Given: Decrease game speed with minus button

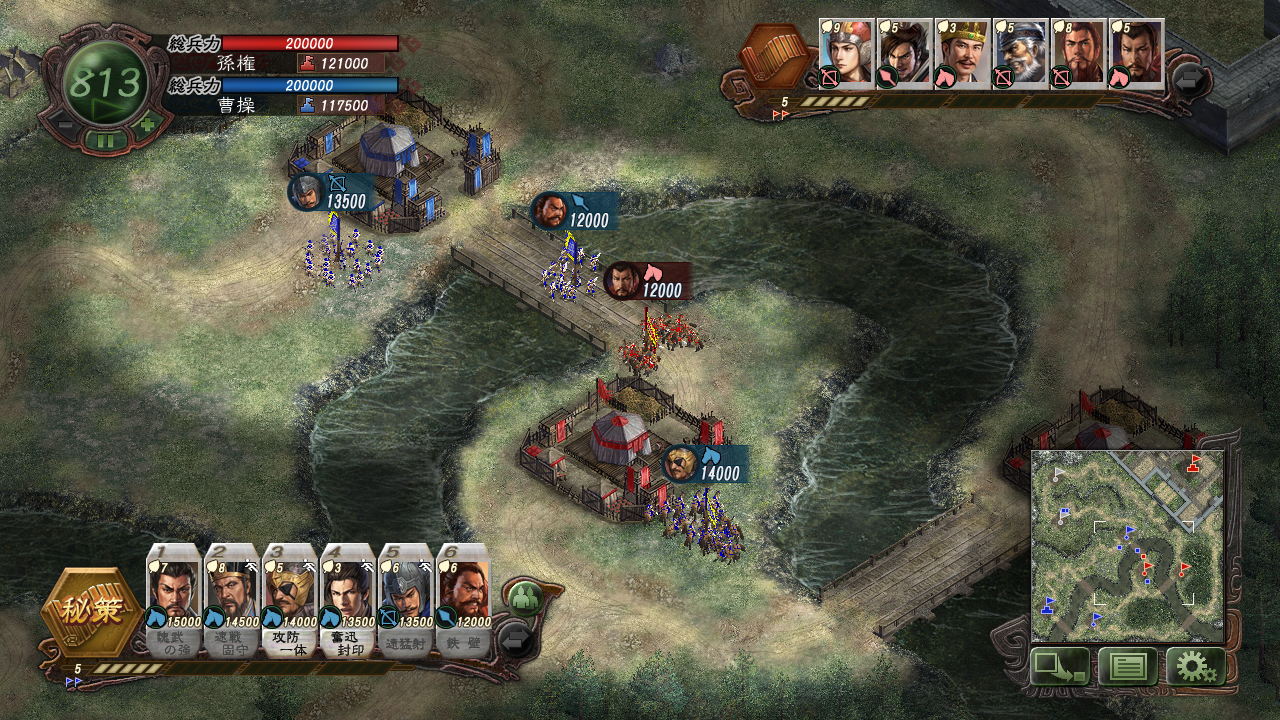Looking at the screenshot, I should tap(62, 125).
